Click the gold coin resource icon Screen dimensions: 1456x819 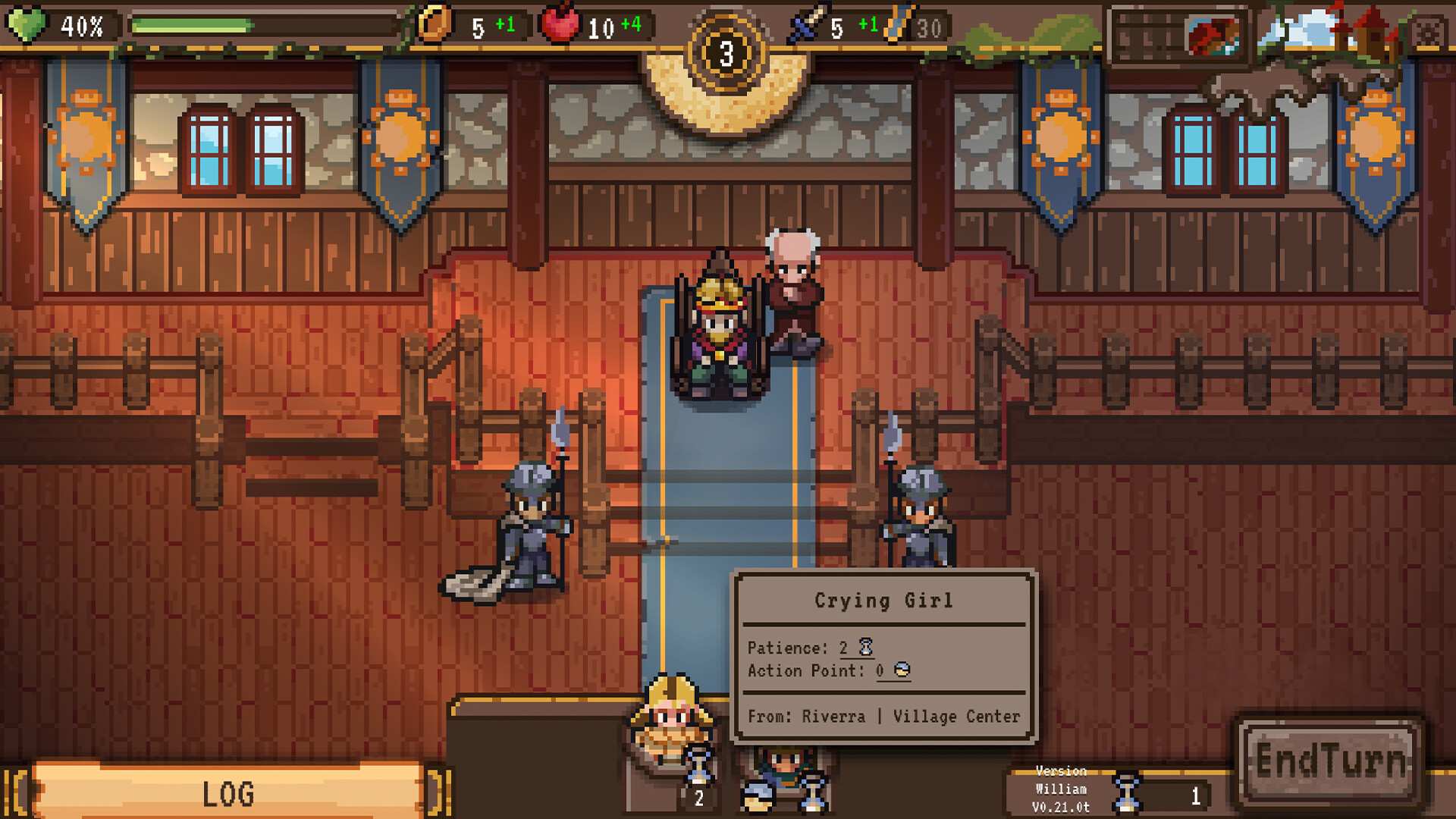[435, 25]
